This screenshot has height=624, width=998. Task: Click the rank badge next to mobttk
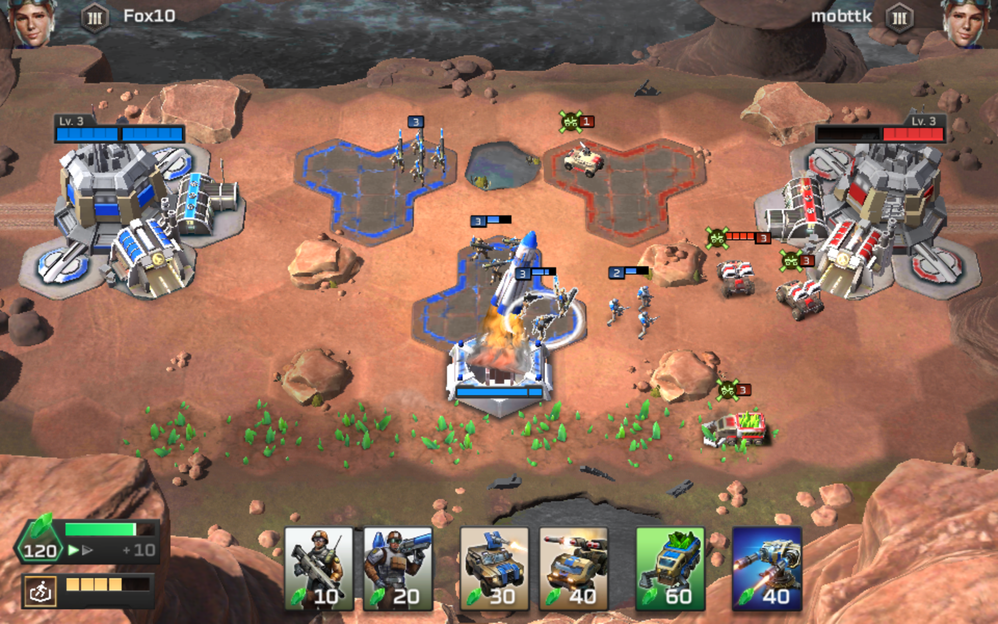(x=899, y=17)
